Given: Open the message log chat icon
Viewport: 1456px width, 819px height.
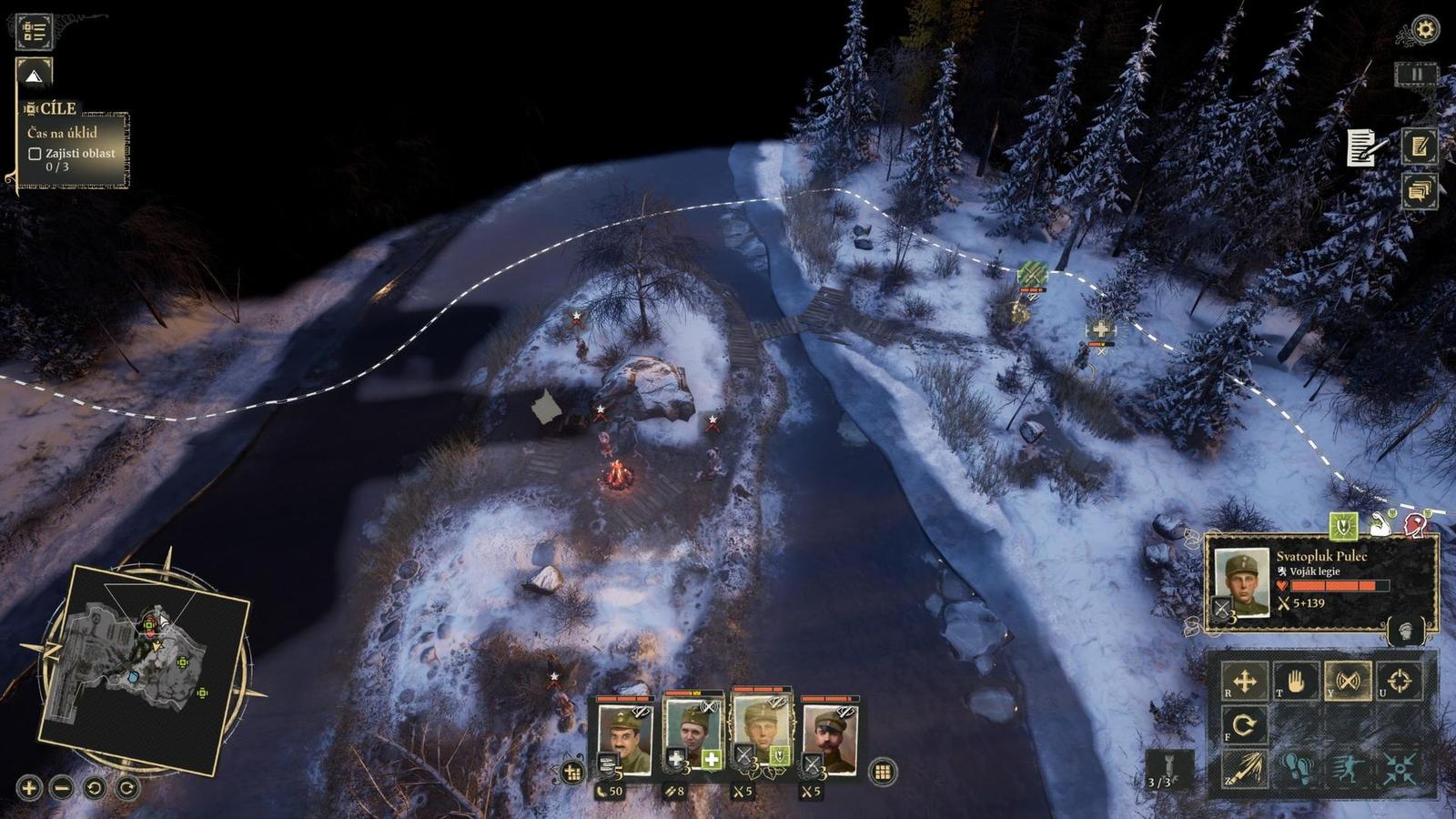Looking at the screenshot, I should (x=1419, y=191).
